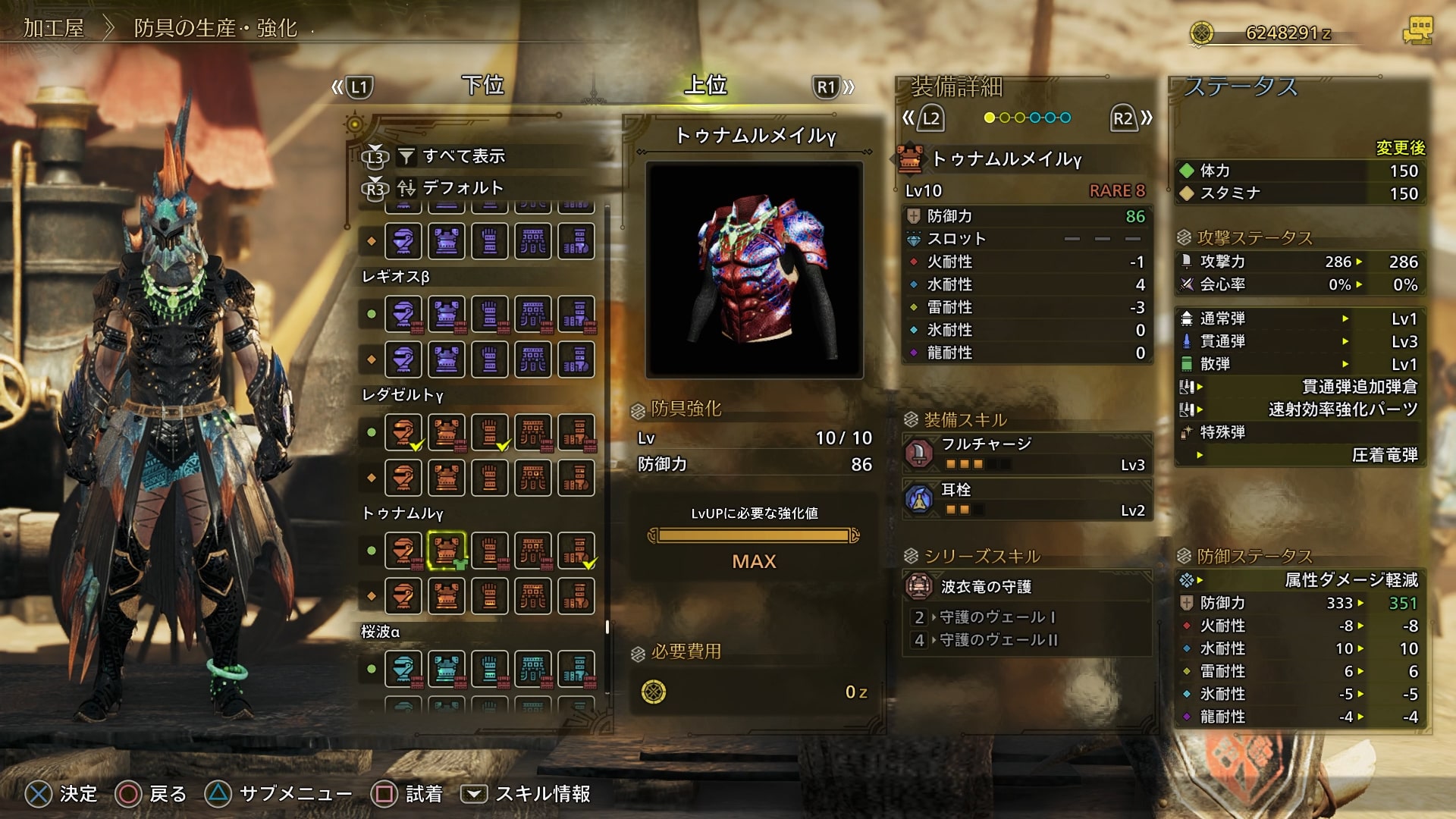
Task: Select the checkmarked レダゼルトγ helm icon
Action: [x=403, y=432]
